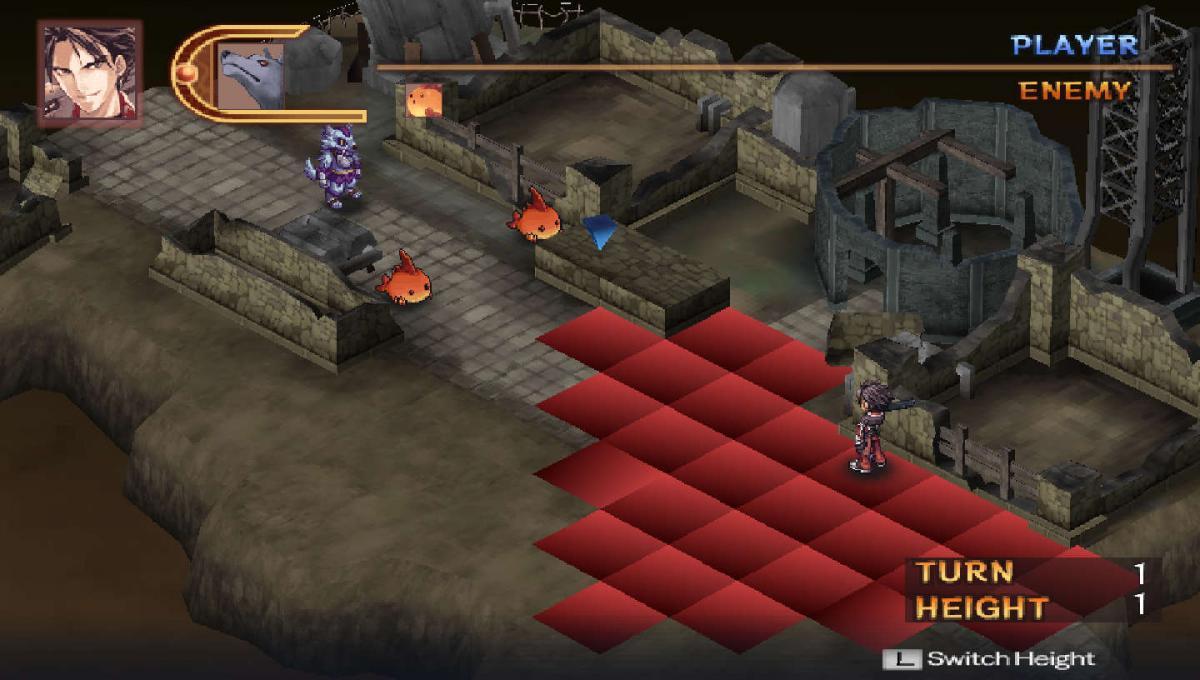Click the wolf portrait in turn gauge
1200x680 pixels.
(249, 76)
